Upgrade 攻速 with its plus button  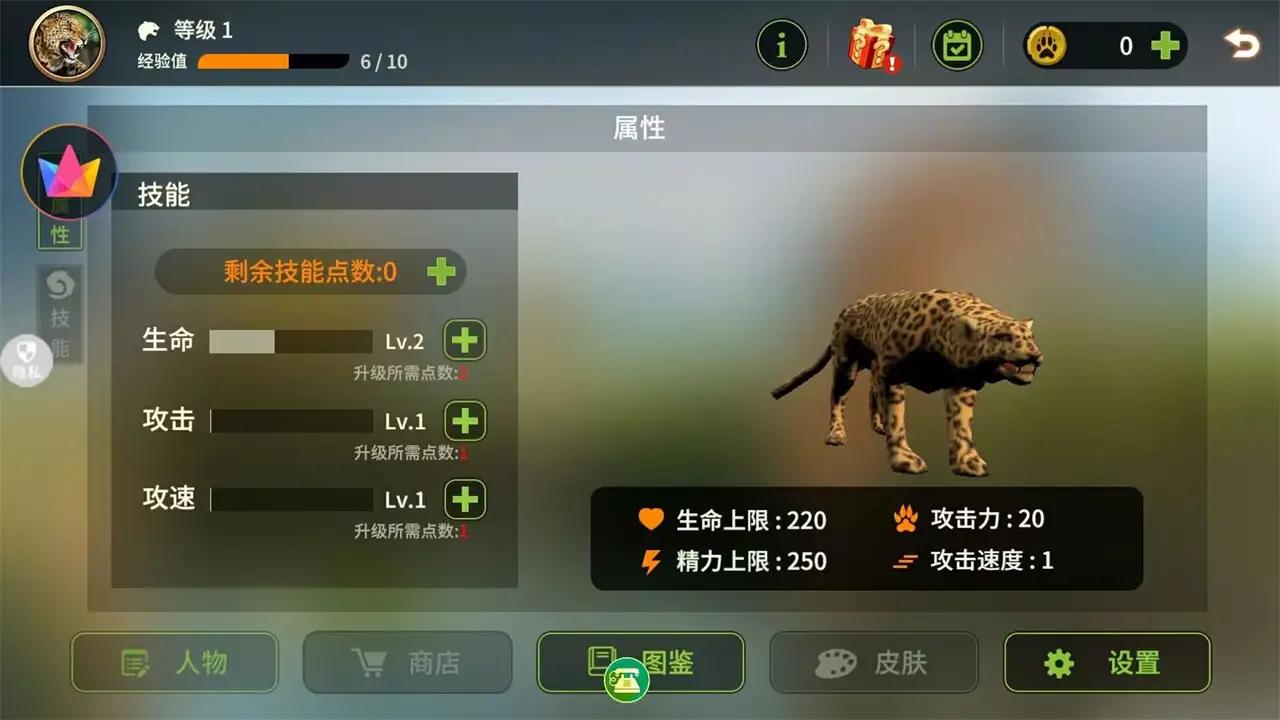(x=464, y=499)
